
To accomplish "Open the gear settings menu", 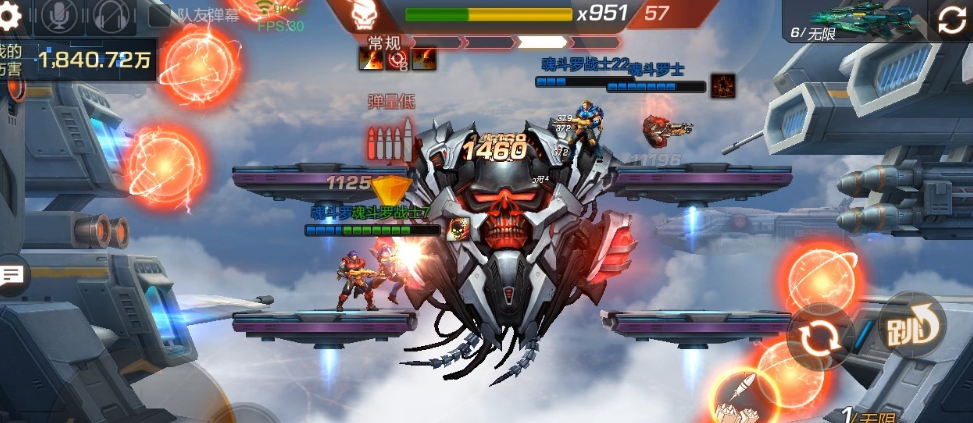I will coord(14,15).
